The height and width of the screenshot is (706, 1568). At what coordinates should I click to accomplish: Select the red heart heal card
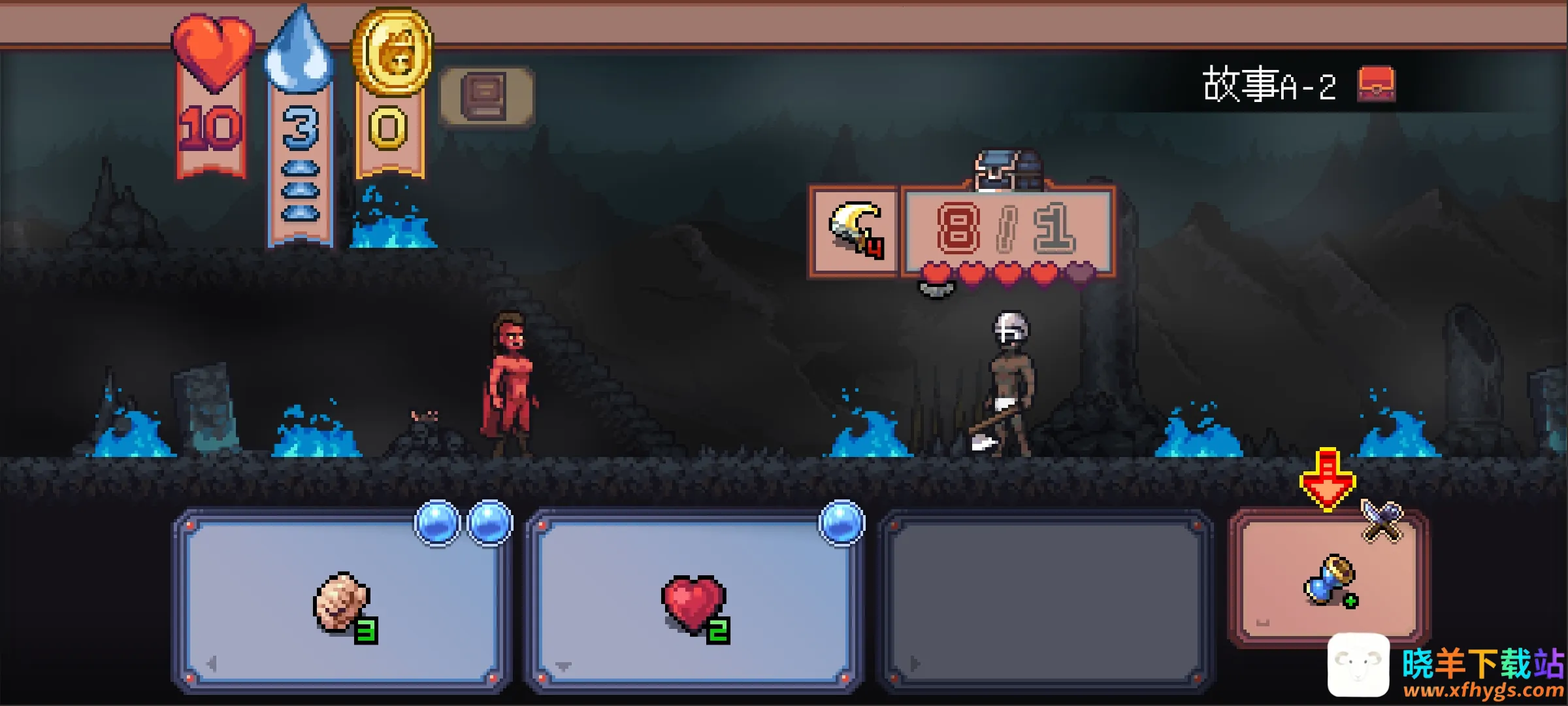tap(694, 601)
